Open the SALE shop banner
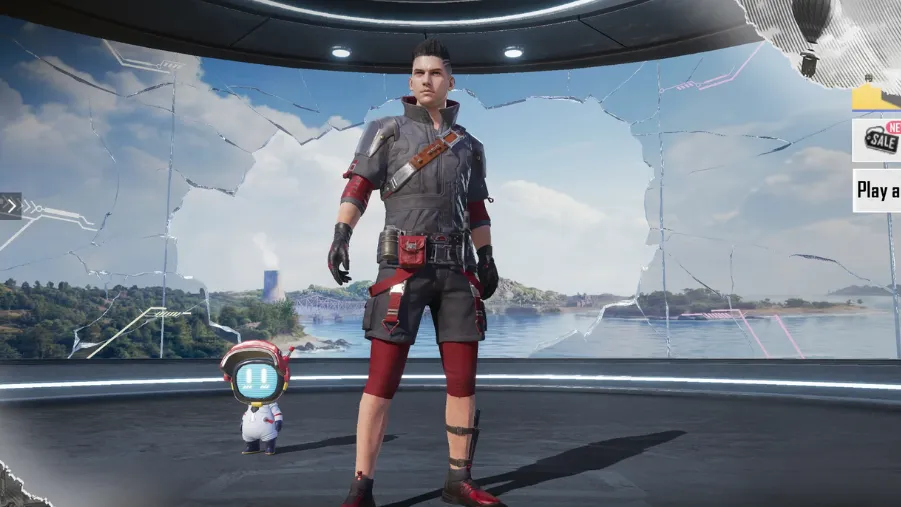Viewport: 901px width, 507px height. pos(877,140)
